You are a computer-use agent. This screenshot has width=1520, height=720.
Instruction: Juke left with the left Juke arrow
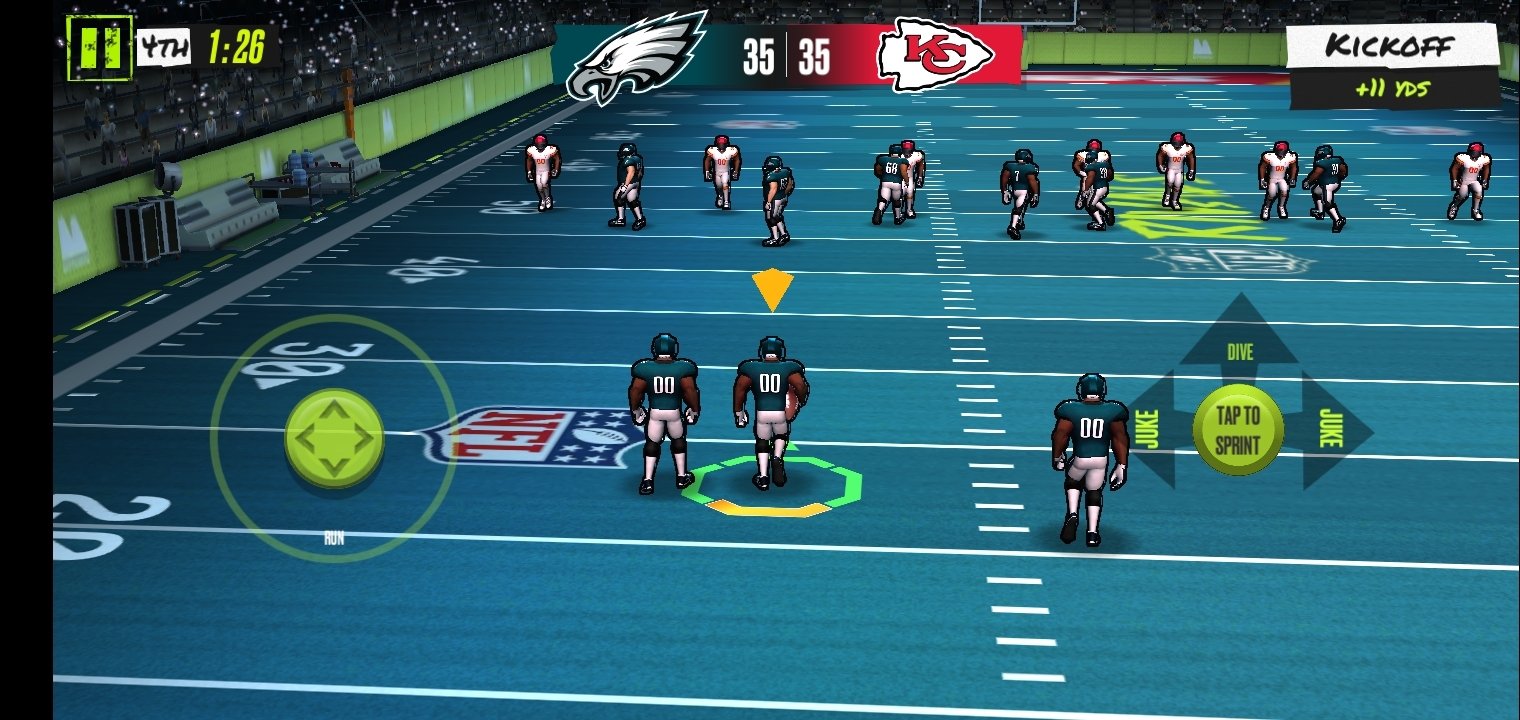1151,431
